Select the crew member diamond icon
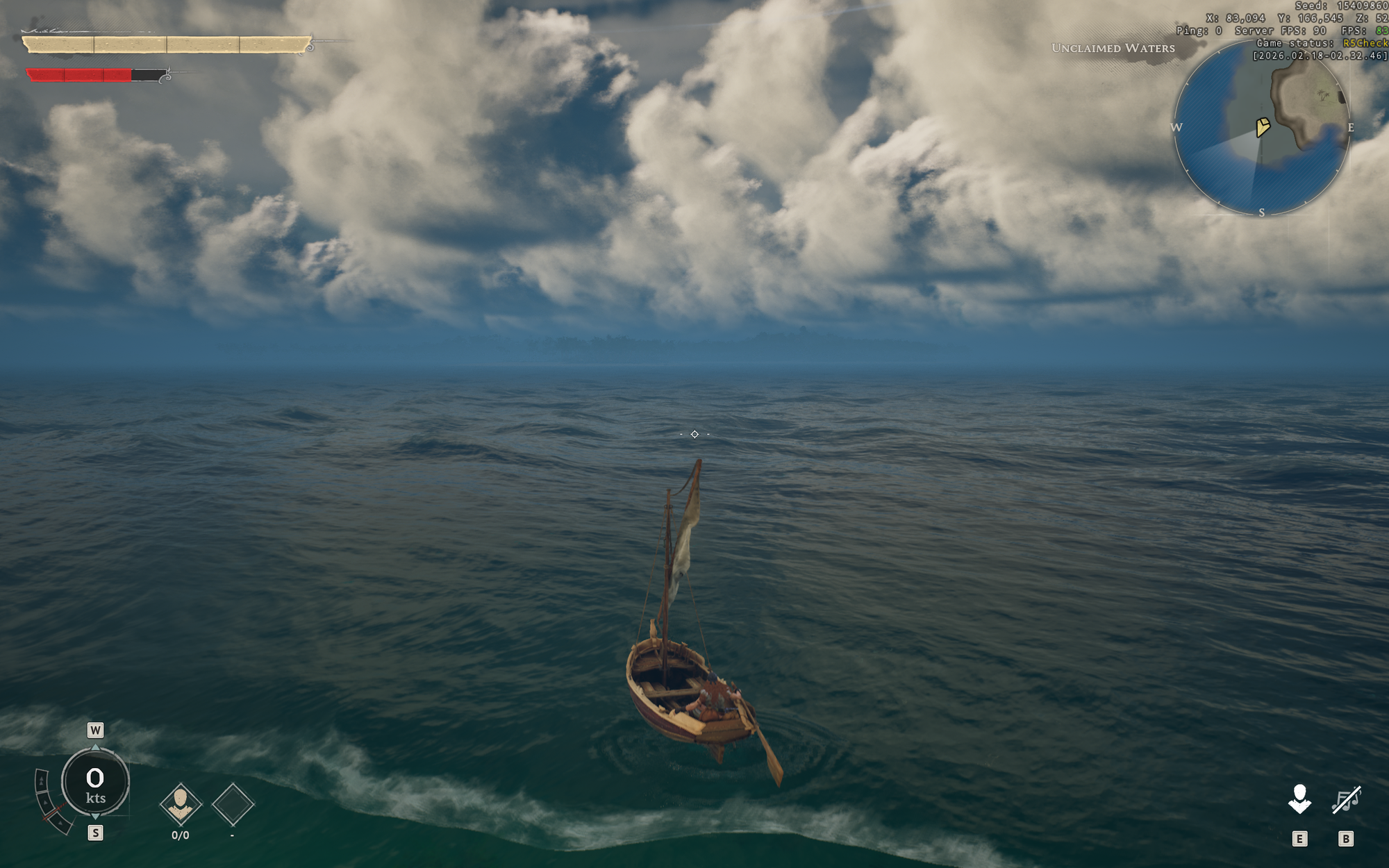Screen dimensions: 1389x868 tap(181, 804)
